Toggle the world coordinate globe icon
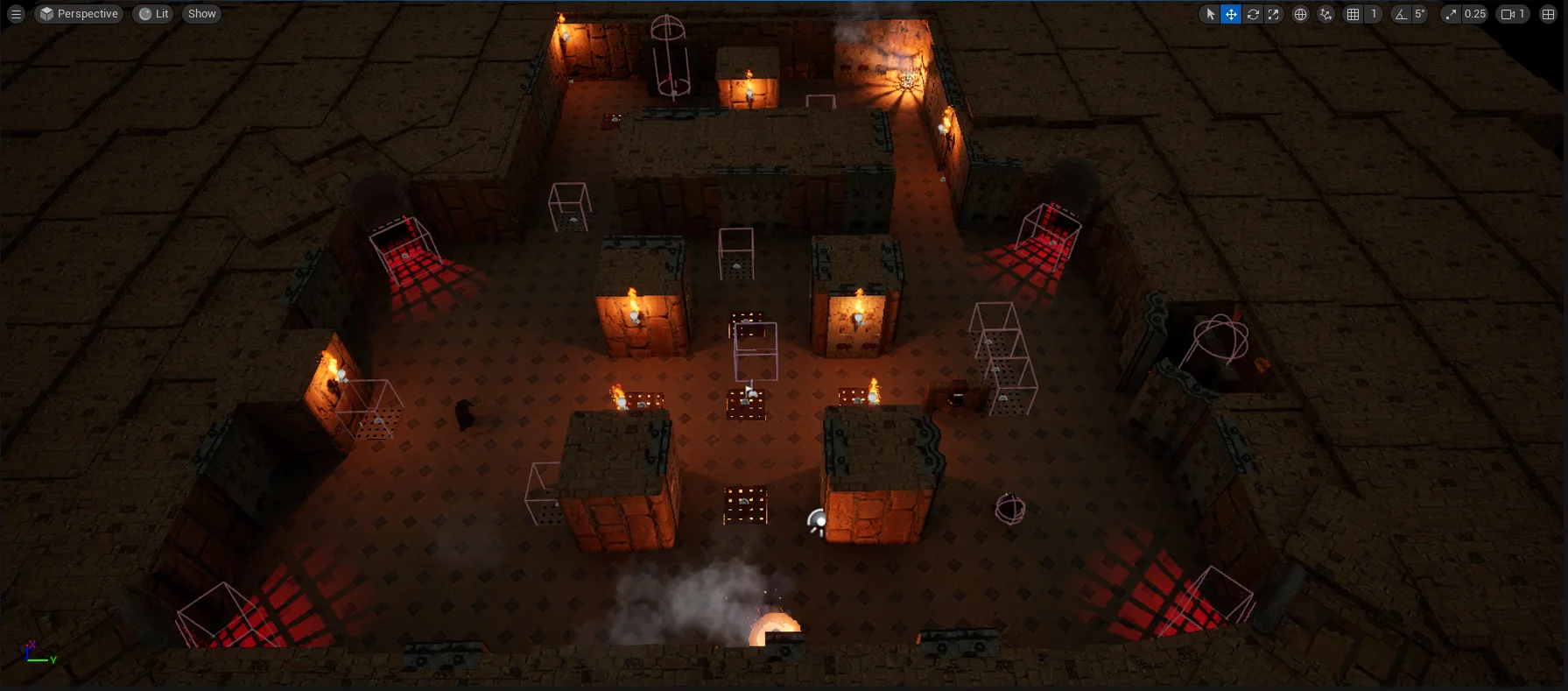The image size is (1568, 691). coord(1300,14)
